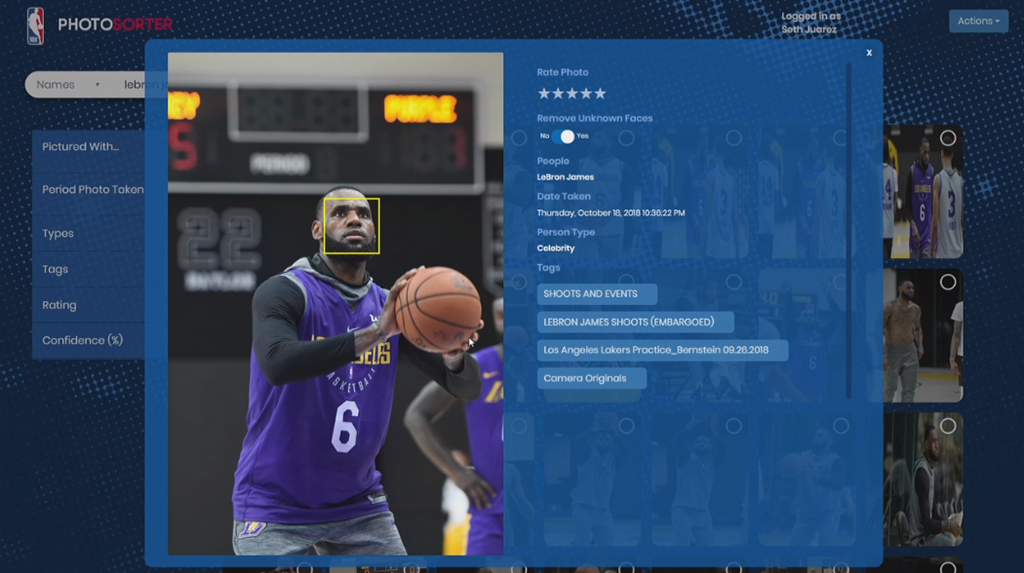Close the photo details dialog
The width and height of the screenshot is (1024, 573).
tap(869, 53)
